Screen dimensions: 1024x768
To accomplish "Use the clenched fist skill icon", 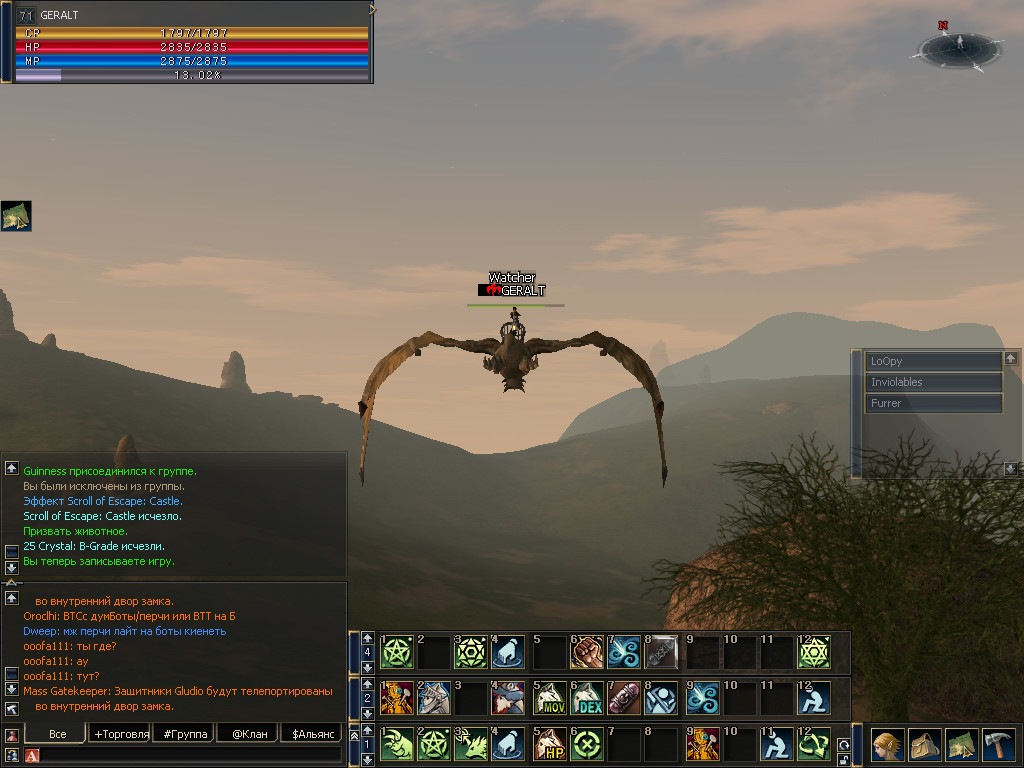I will [x=587, y=652].
